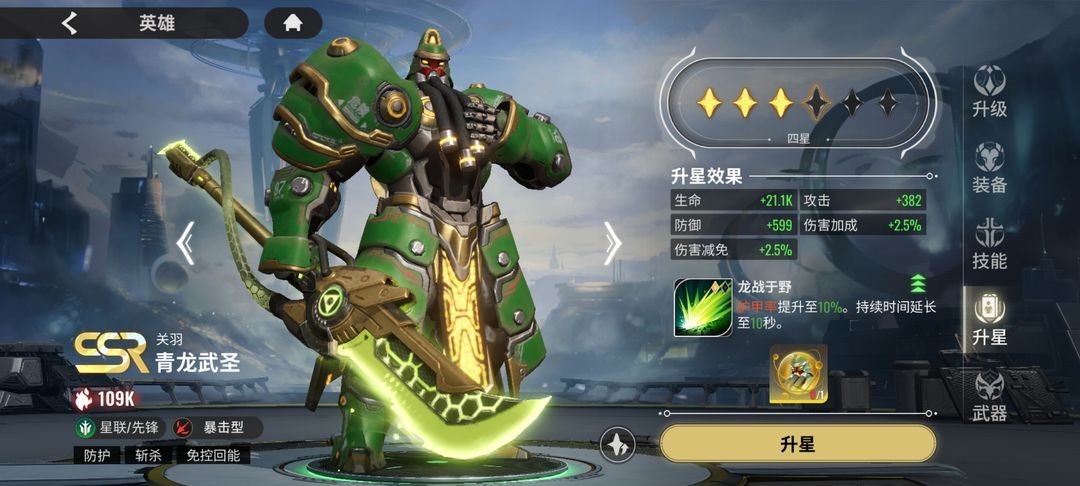Switch to the 武器 tab
The height and width of the screenshot is (486, 1080).
pos(989,396)
